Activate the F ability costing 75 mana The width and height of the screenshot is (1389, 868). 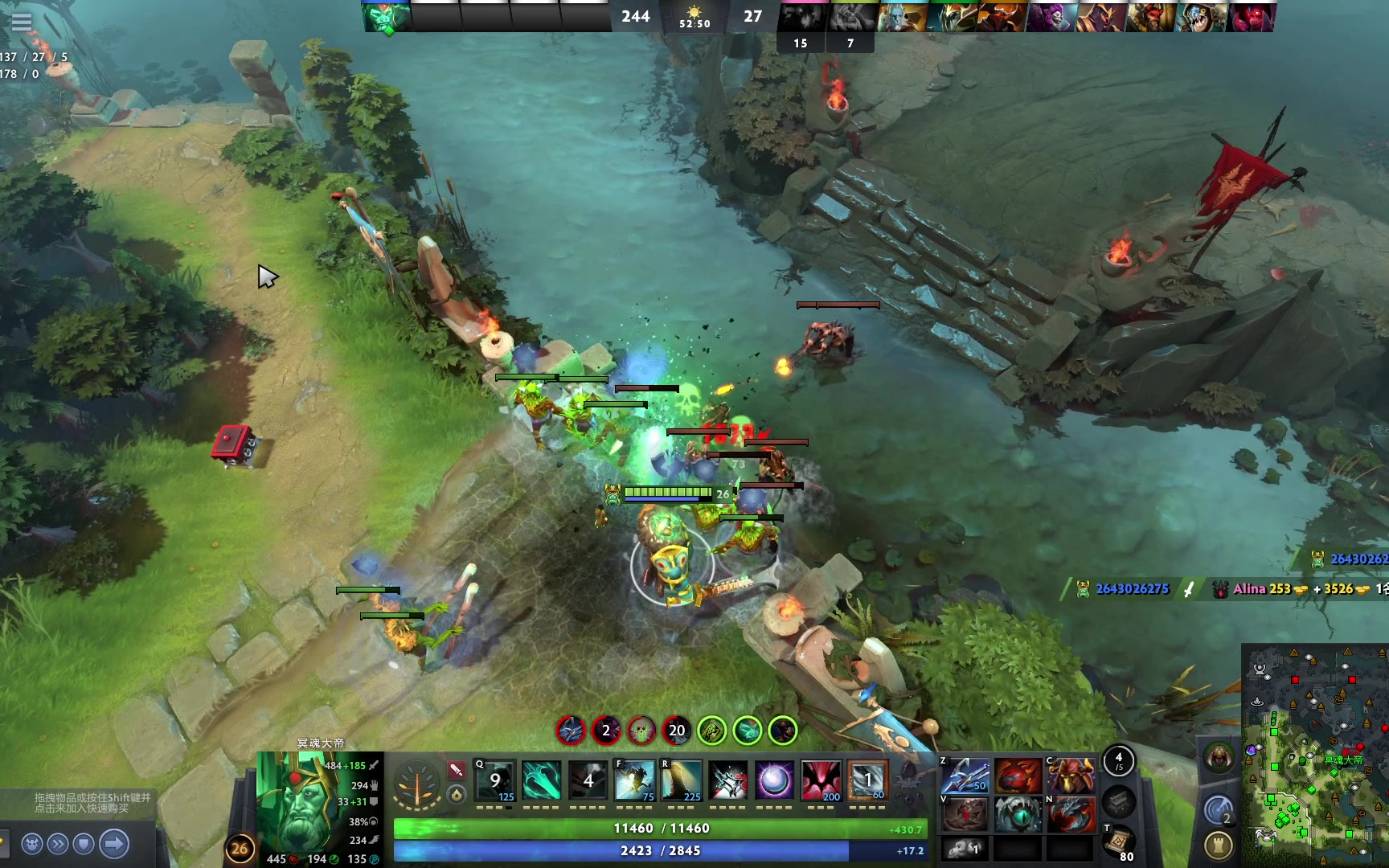[635, 780]
